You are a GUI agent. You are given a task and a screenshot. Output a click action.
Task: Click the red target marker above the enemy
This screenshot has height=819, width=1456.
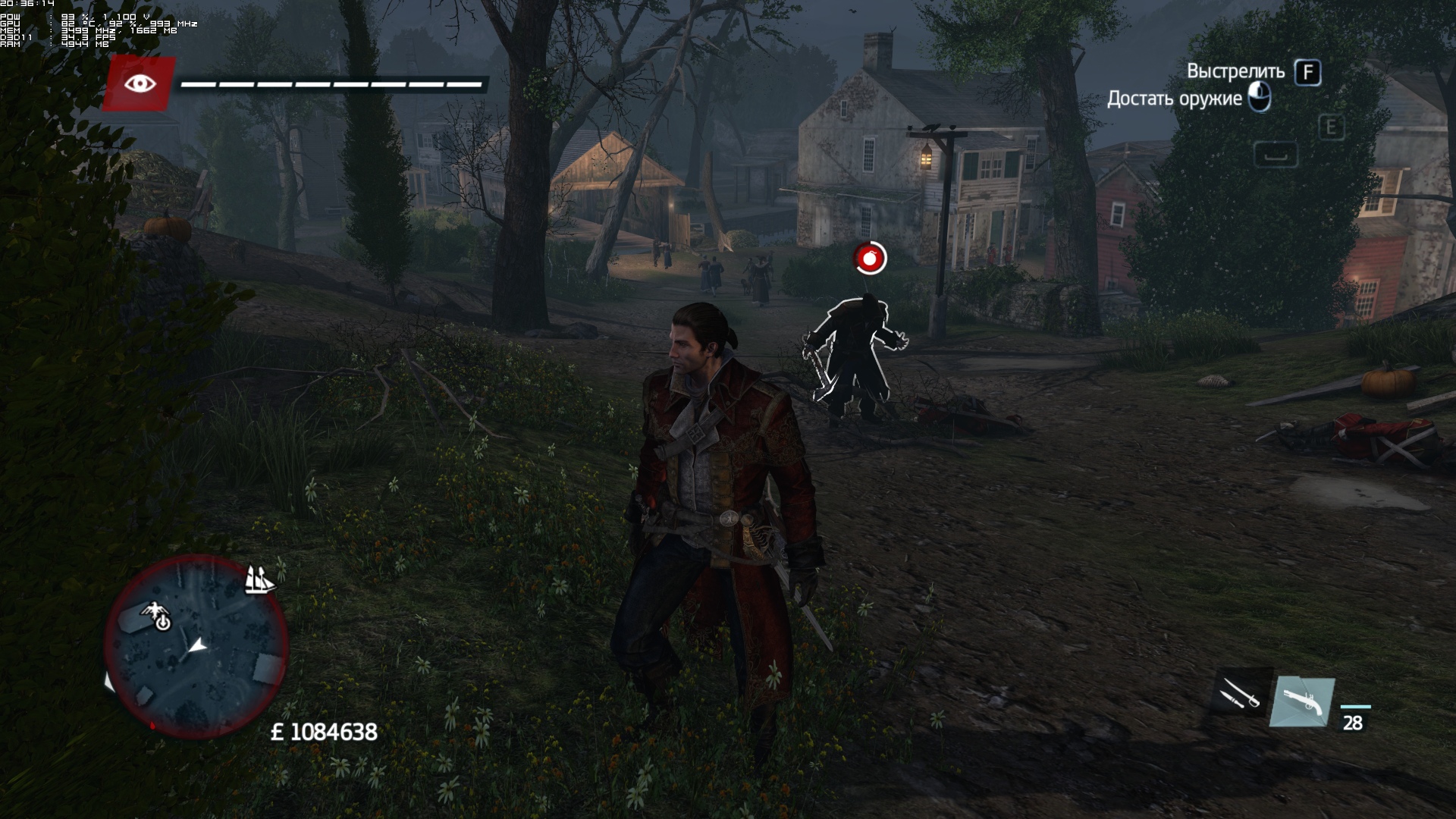pos(870,259)
